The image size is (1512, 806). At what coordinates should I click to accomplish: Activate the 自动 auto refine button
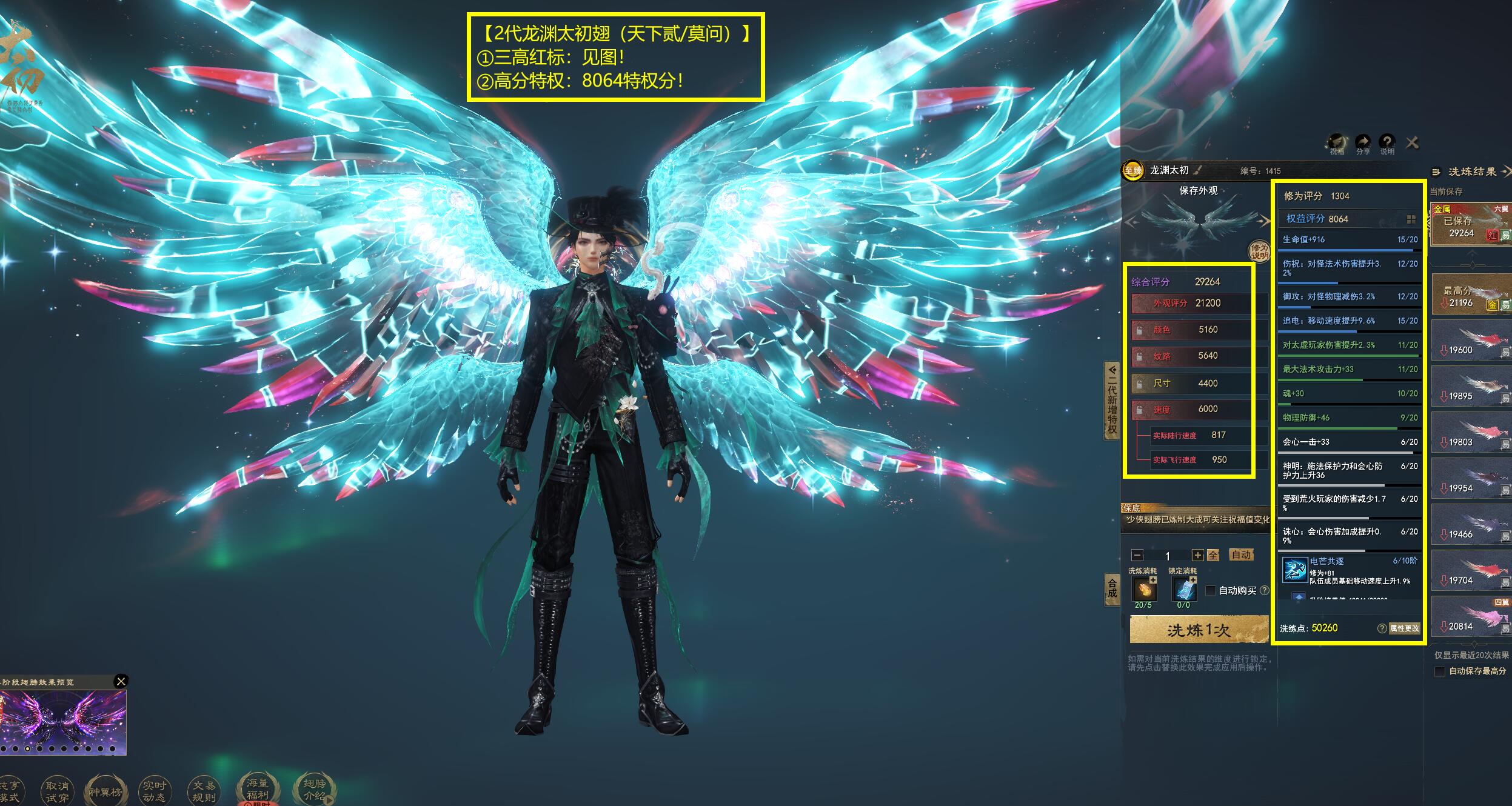click(1241, 555)
